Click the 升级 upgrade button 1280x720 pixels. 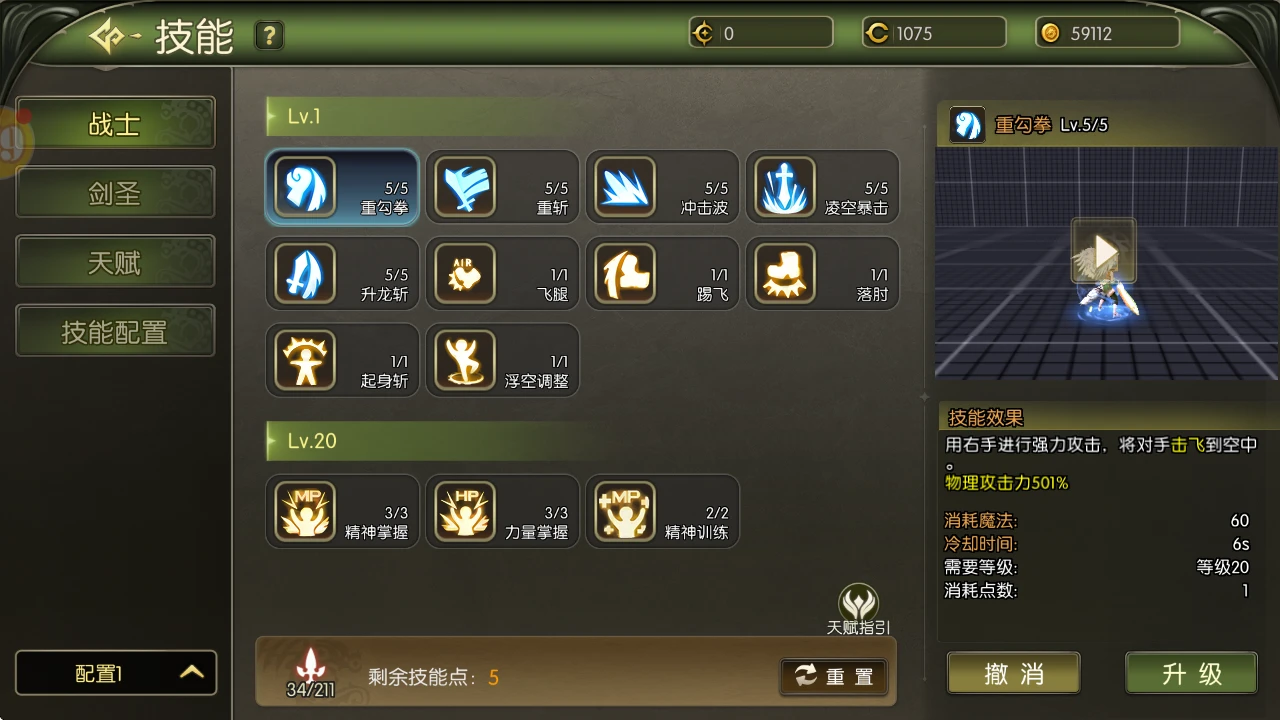point(1191,673)
